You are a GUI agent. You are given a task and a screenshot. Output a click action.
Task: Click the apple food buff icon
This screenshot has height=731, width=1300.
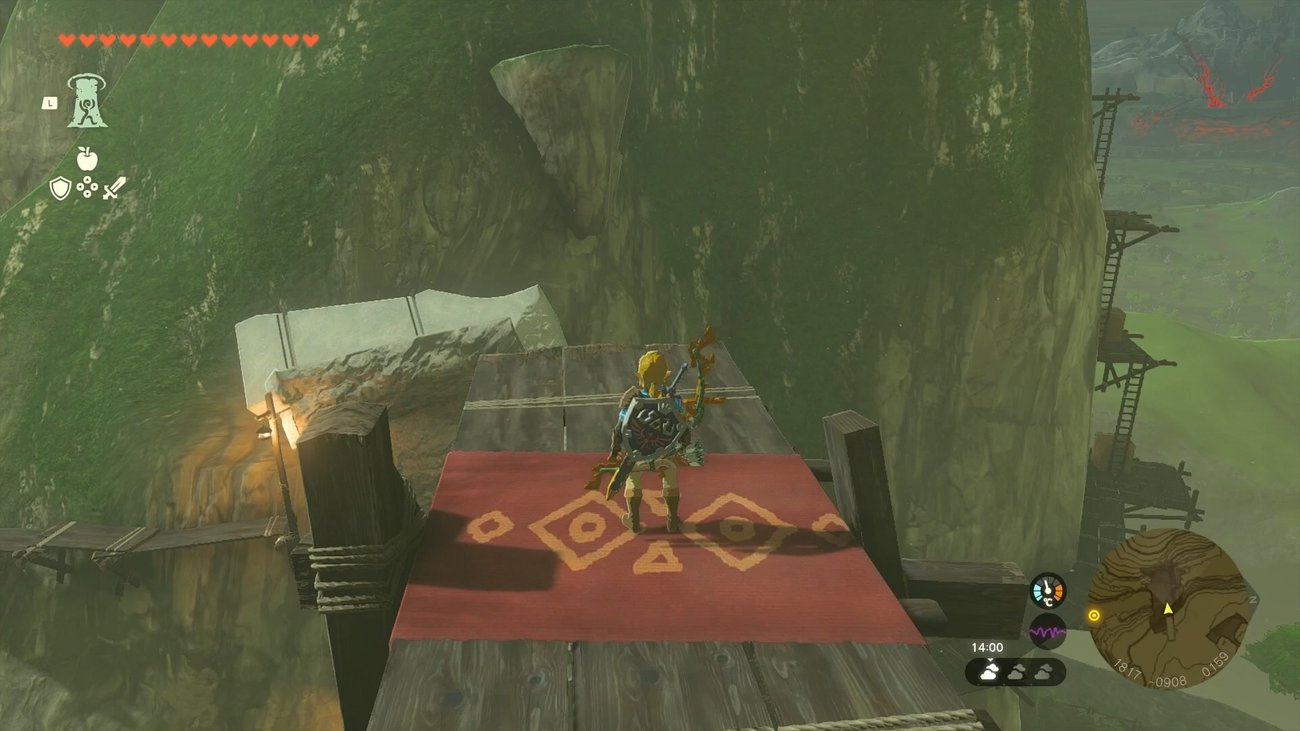pos(87,158)
